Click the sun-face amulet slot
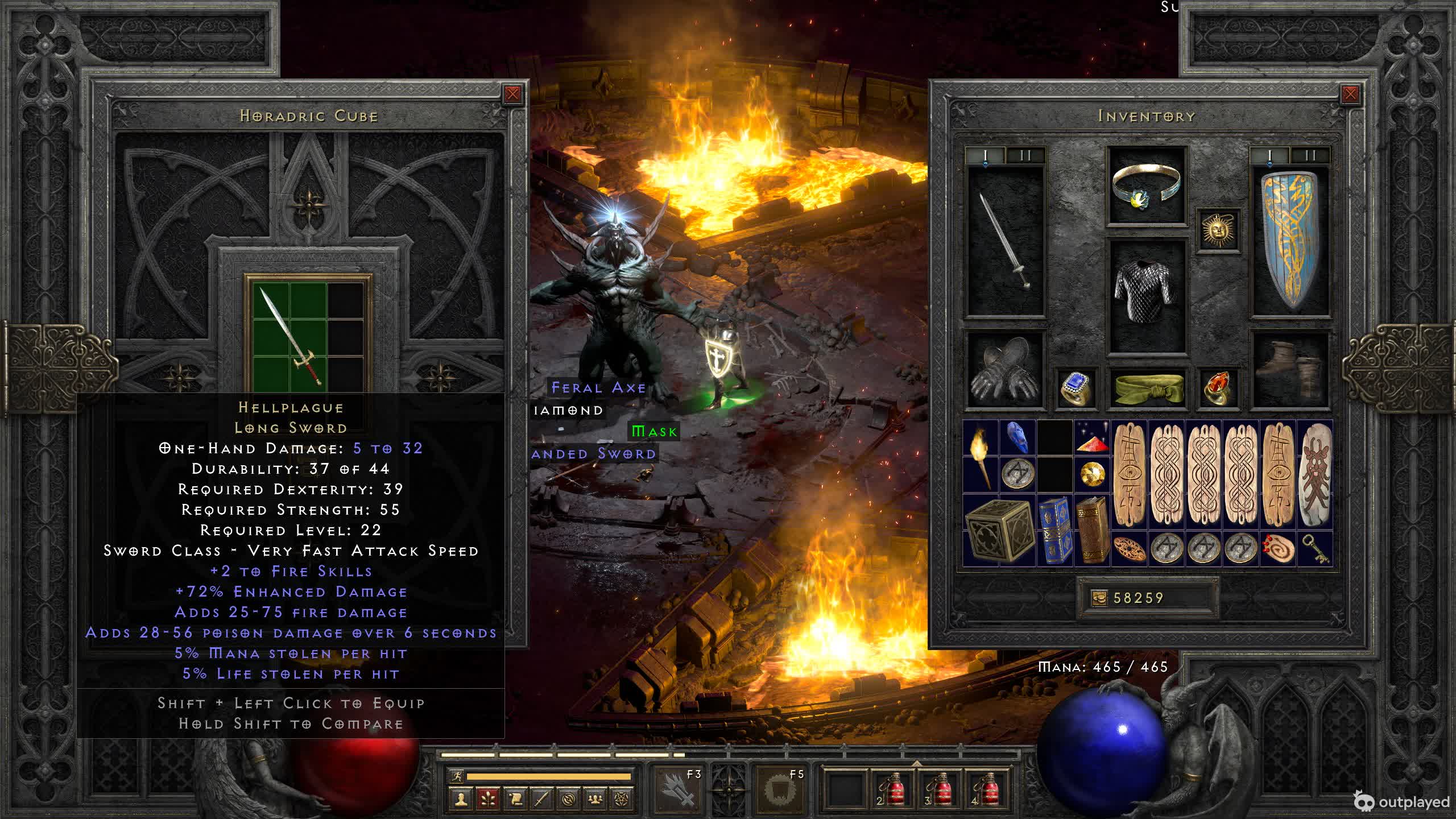 pos(1218,231)
